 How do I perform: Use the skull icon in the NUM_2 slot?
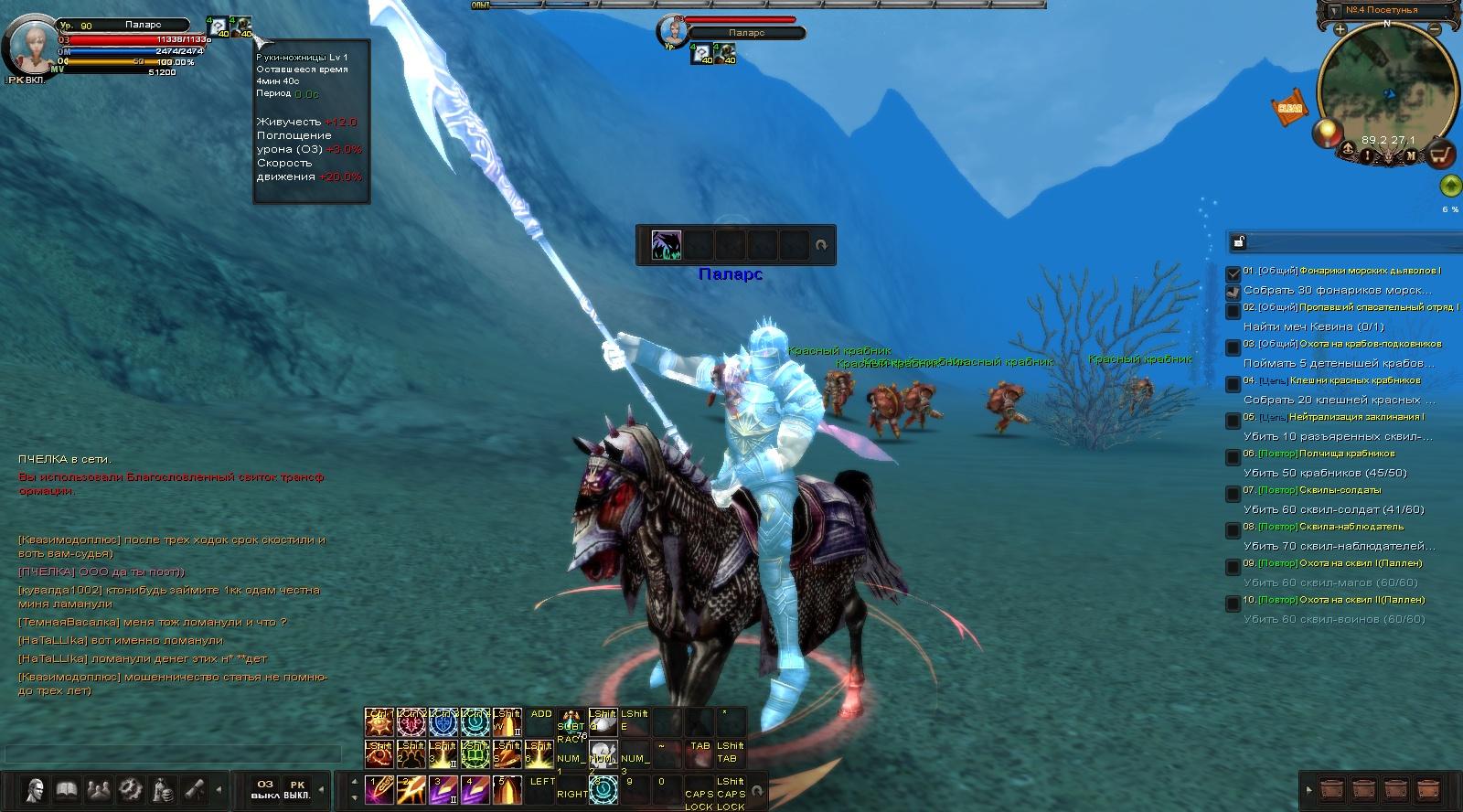point(603,755)
